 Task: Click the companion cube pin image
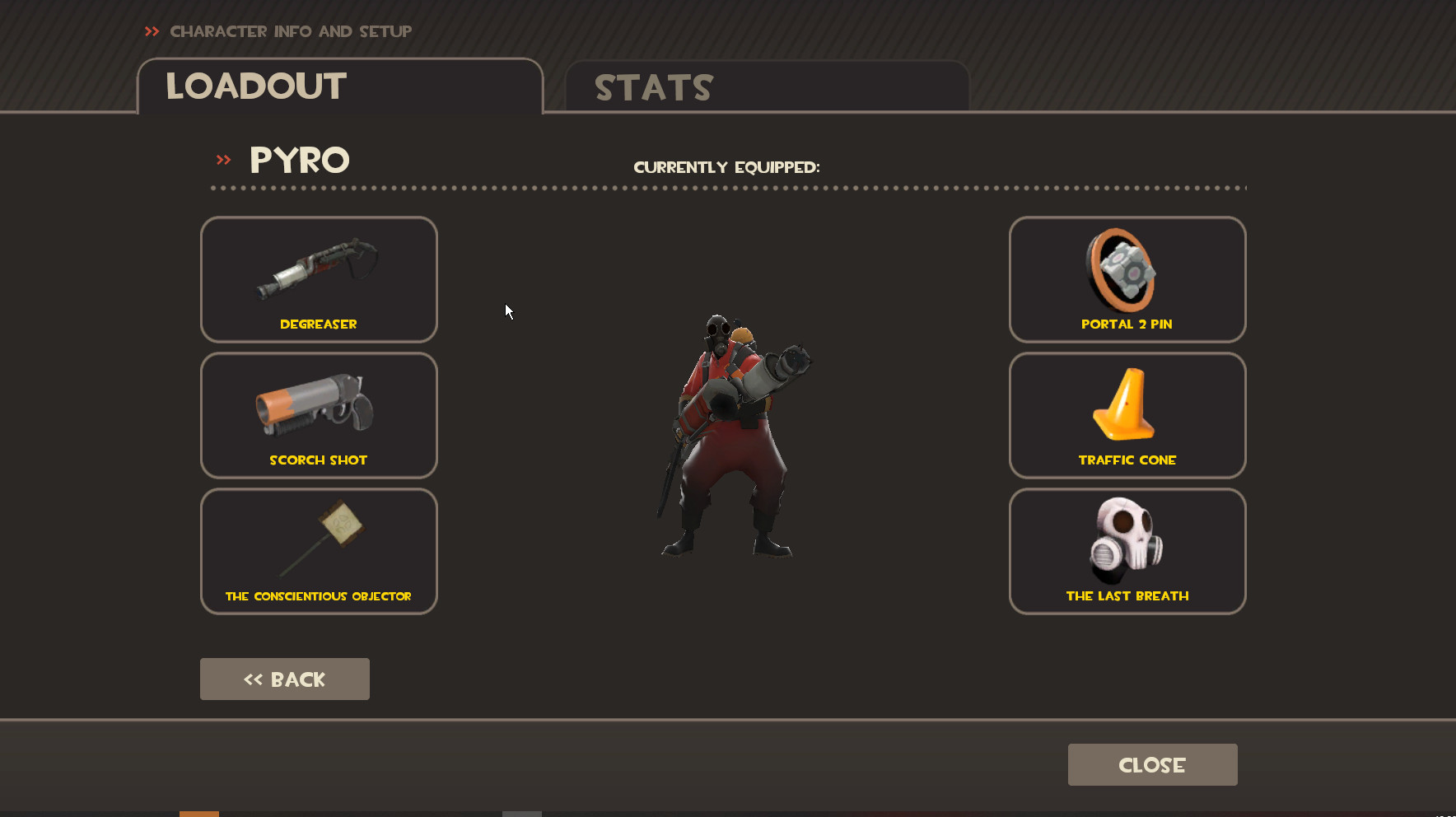click(x=1126, y=270)
